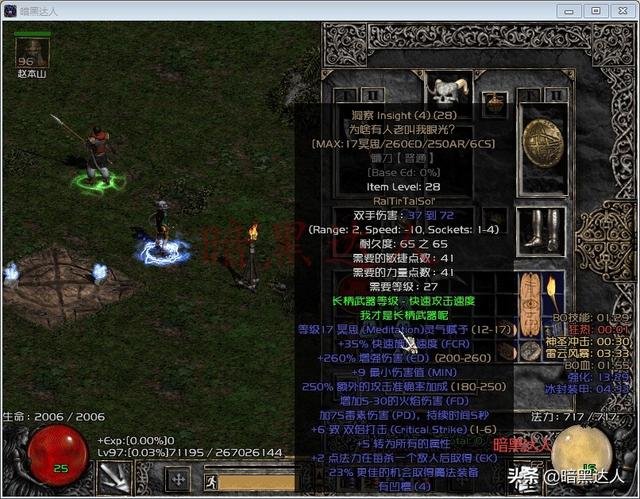640x499 pixels.
Task: Select the horned skull helmet slot
Action: [443, 90]
